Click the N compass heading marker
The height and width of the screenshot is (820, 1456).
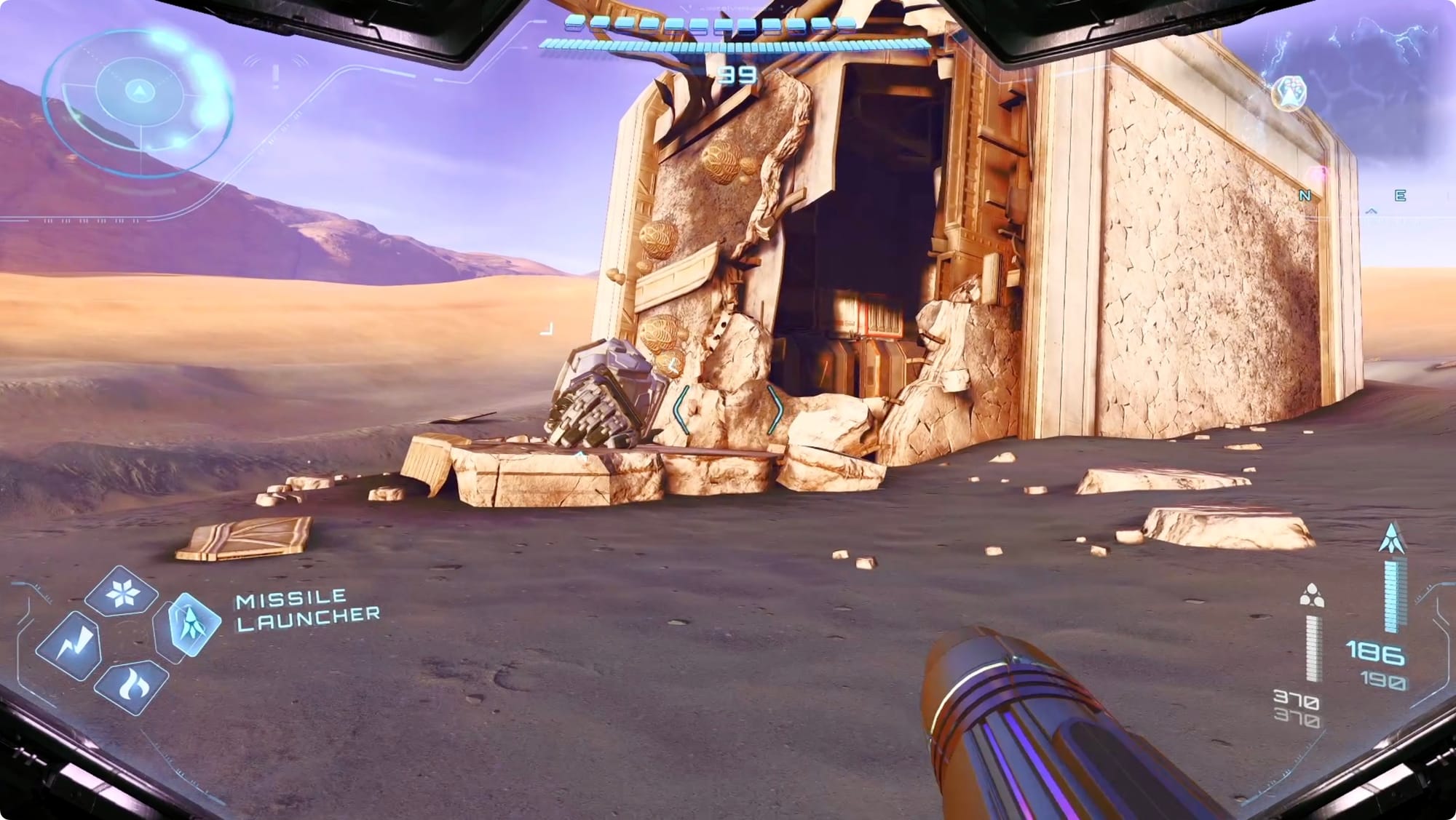(1305, 196)
